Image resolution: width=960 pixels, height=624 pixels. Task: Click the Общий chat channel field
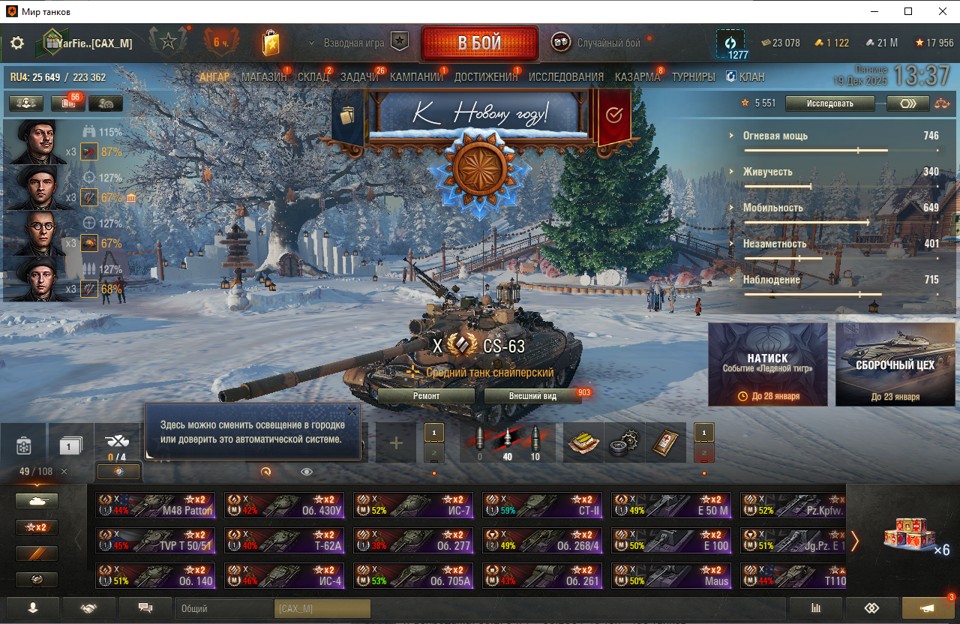[x=222, y=608]
